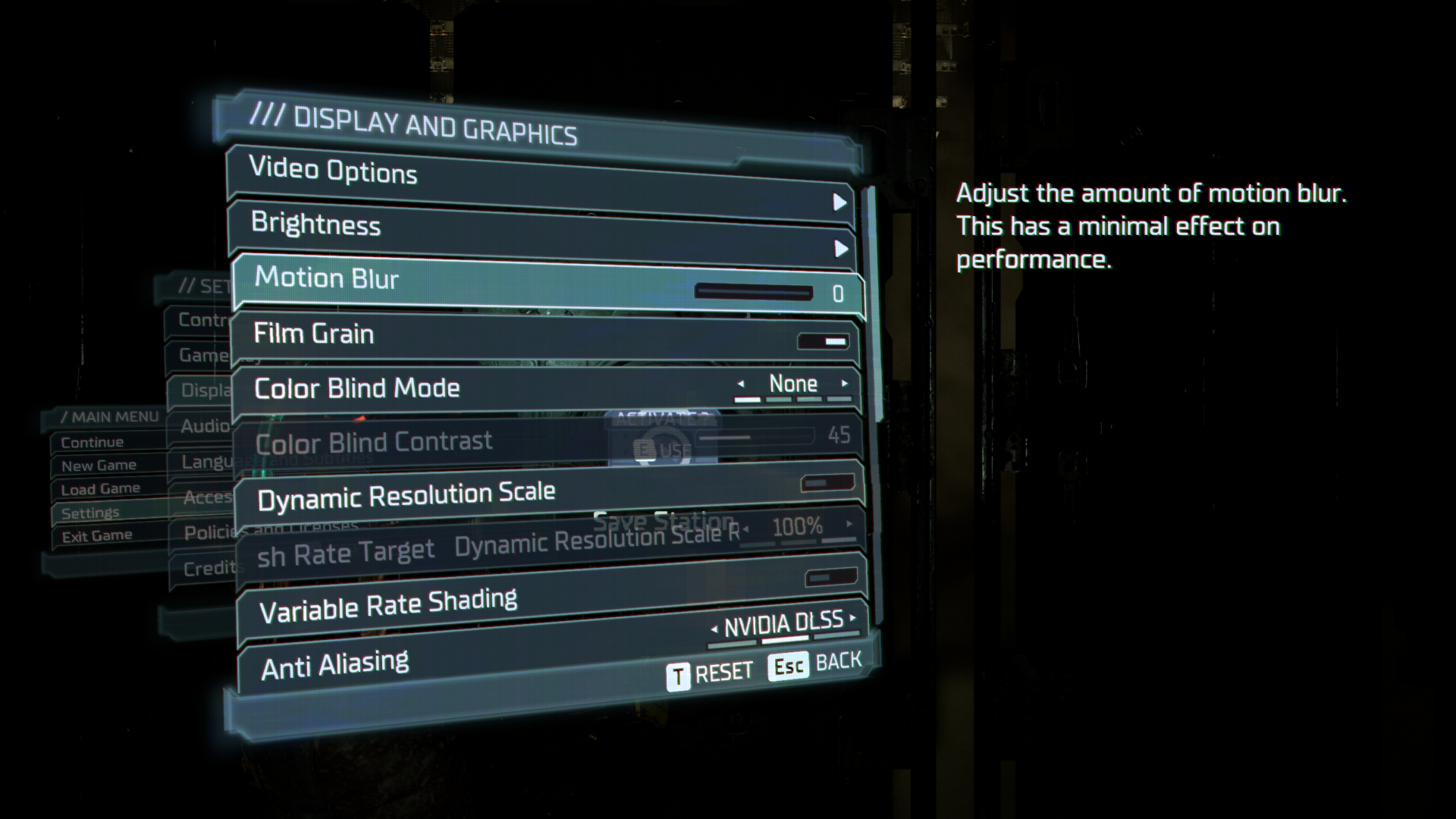The image size is (1456, 819).
Task: Toggle the Film Grain switch
Action: pyautogui.click(x=824, y=342)
